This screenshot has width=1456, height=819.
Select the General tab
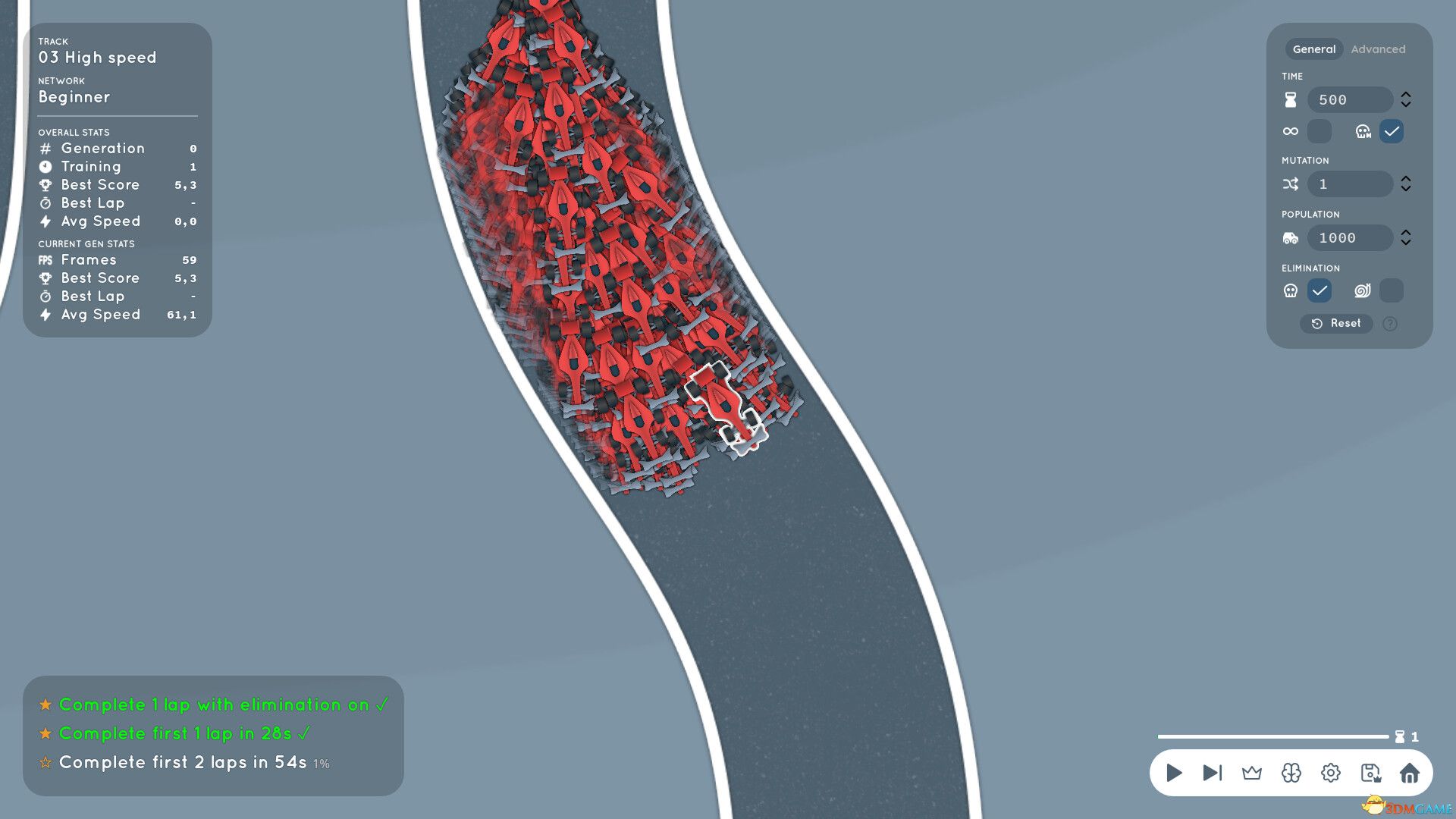coord(1314,49)
